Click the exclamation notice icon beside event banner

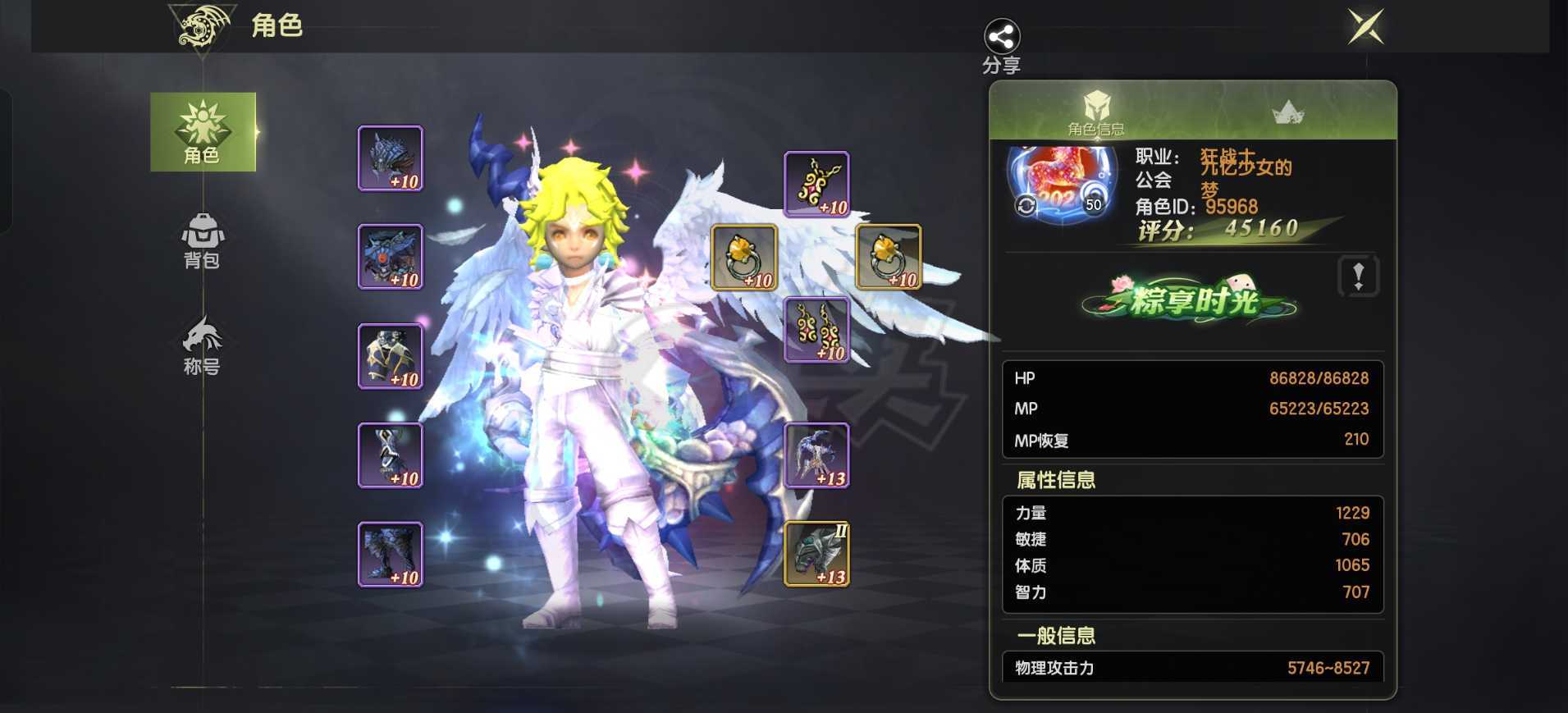coord(1358,277)
